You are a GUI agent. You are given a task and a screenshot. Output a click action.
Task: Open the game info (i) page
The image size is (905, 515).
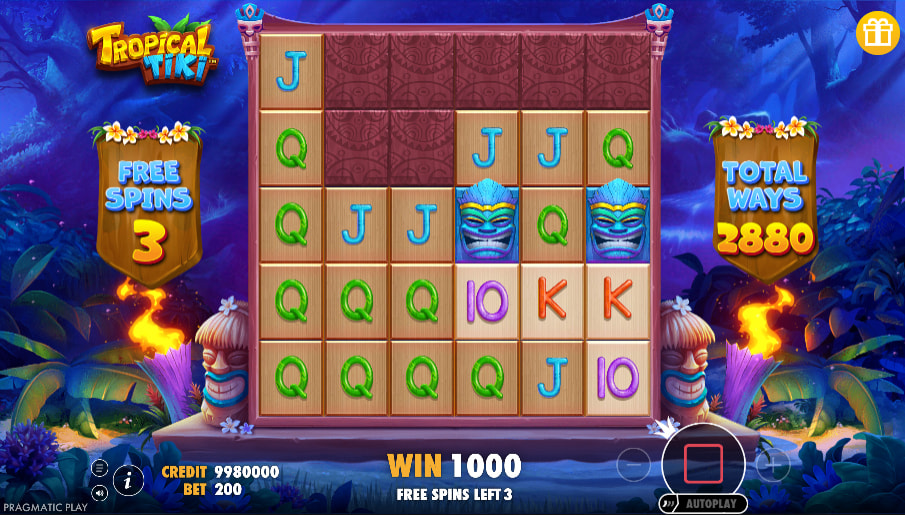click(128, 480)
